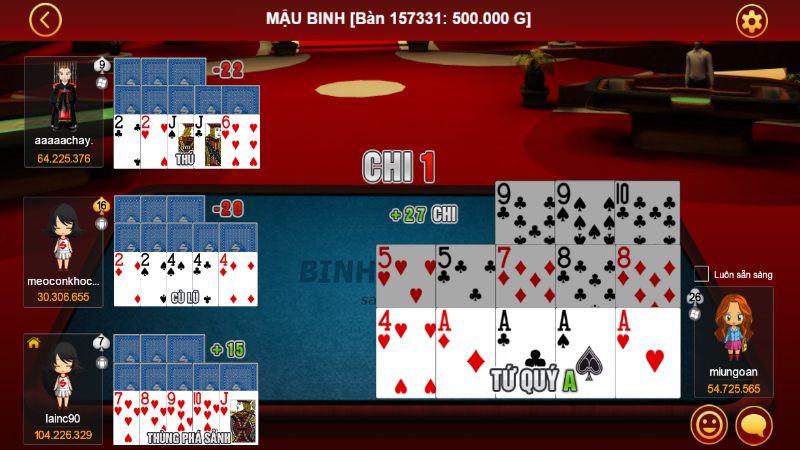Screen dimensions: 800x450
Task: Open player miungoan's avatar
Action: pyautogui.click(x=733, y=327)
